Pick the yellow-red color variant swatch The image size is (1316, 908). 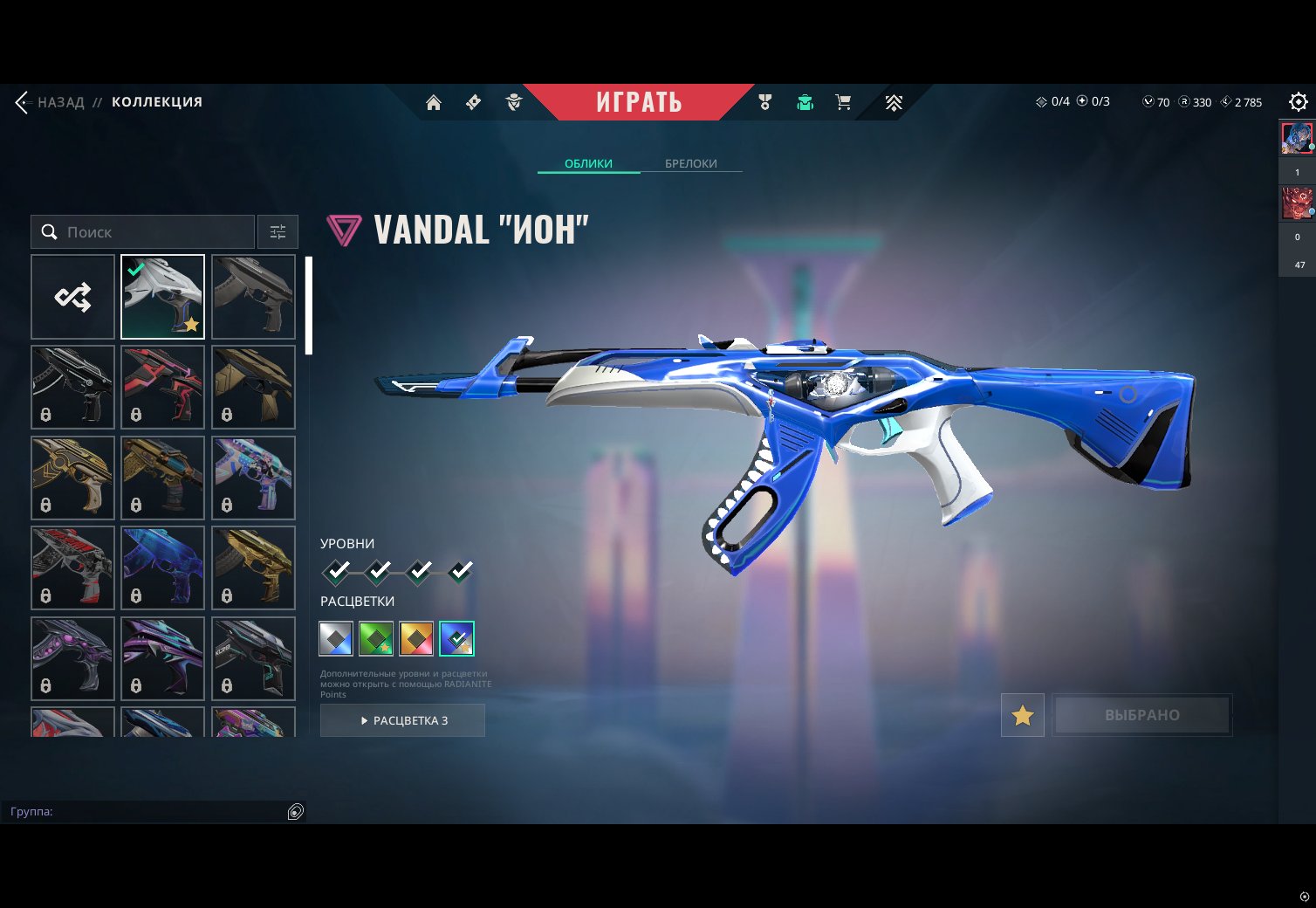416,638
